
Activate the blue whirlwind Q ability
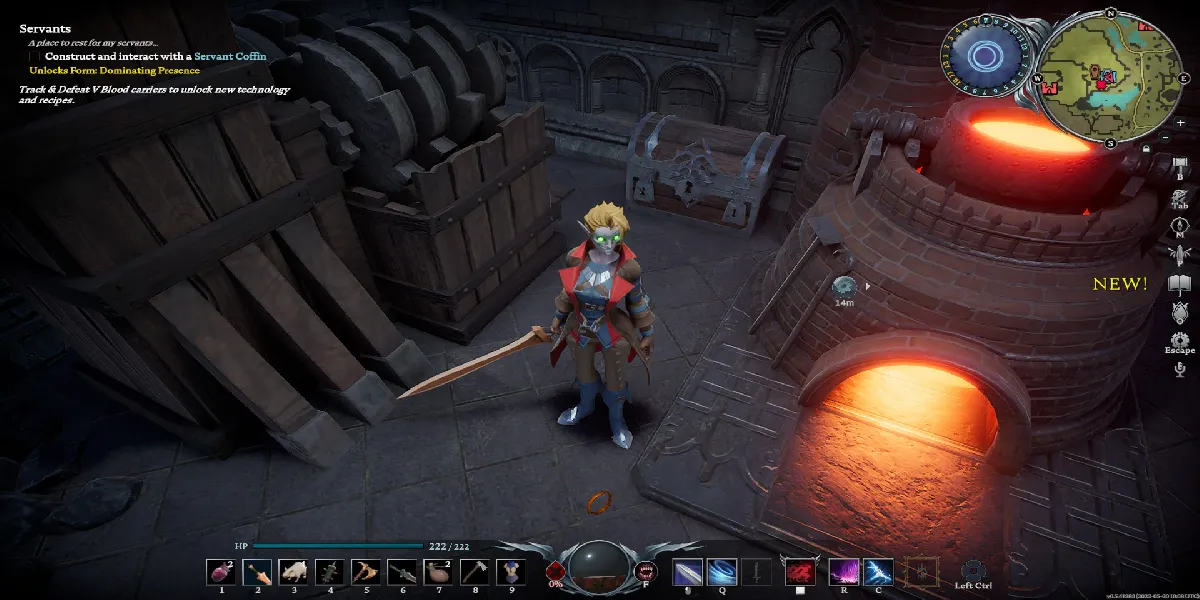(720, 572)
